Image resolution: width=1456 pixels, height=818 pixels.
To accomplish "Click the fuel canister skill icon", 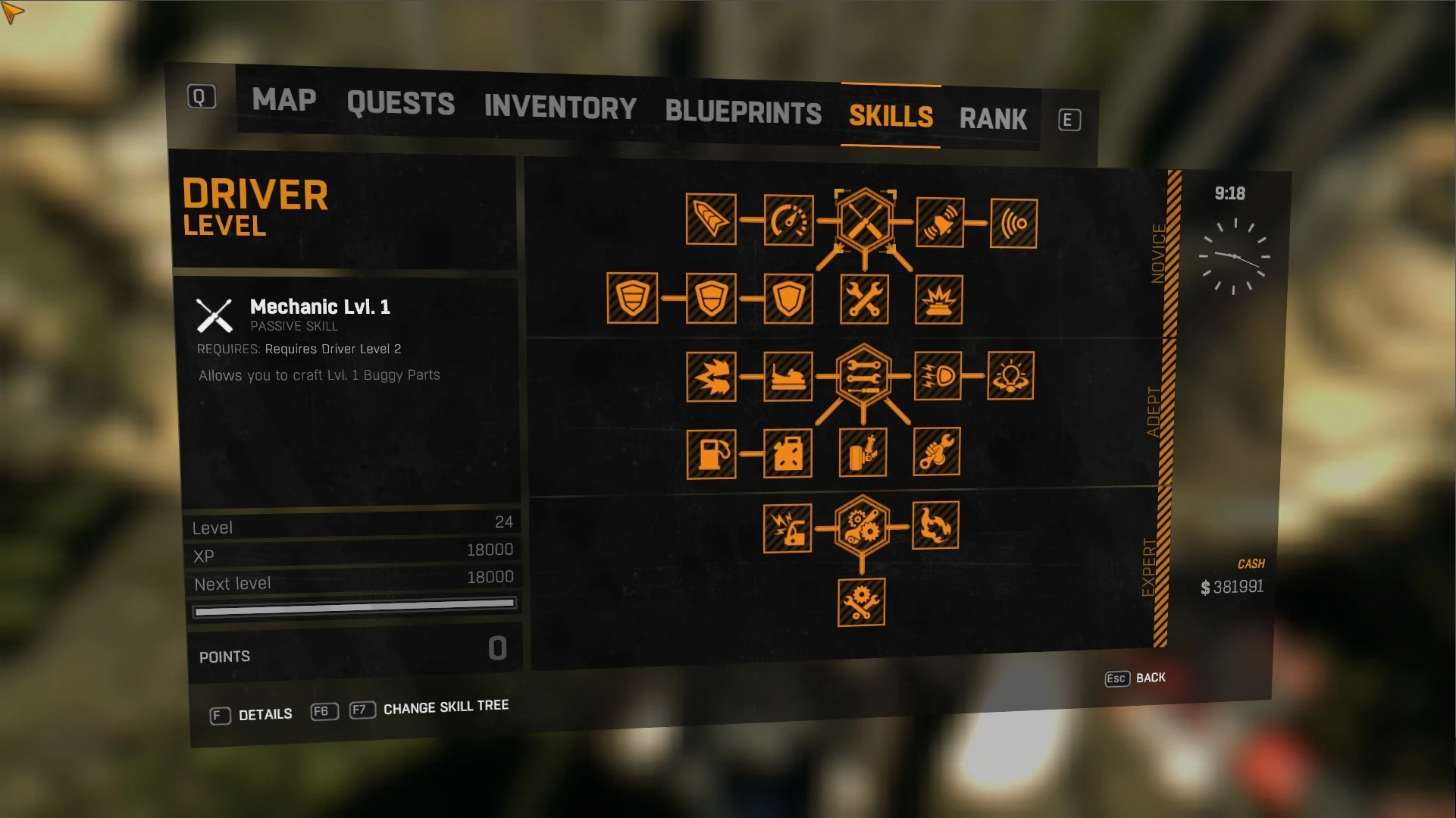I will click(x=788, y=454).
